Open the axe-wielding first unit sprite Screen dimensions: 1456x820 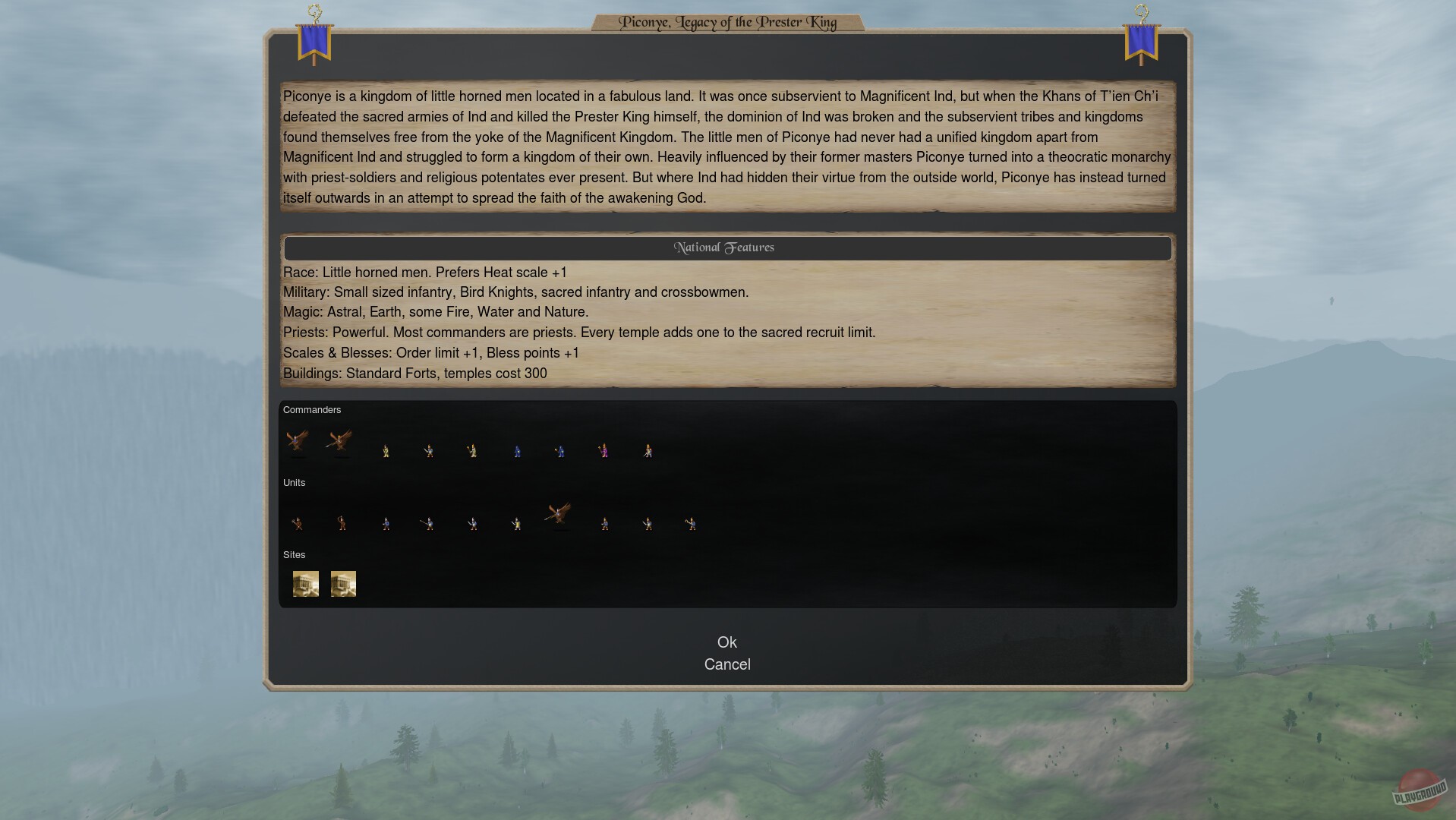[x=298, y=524]
